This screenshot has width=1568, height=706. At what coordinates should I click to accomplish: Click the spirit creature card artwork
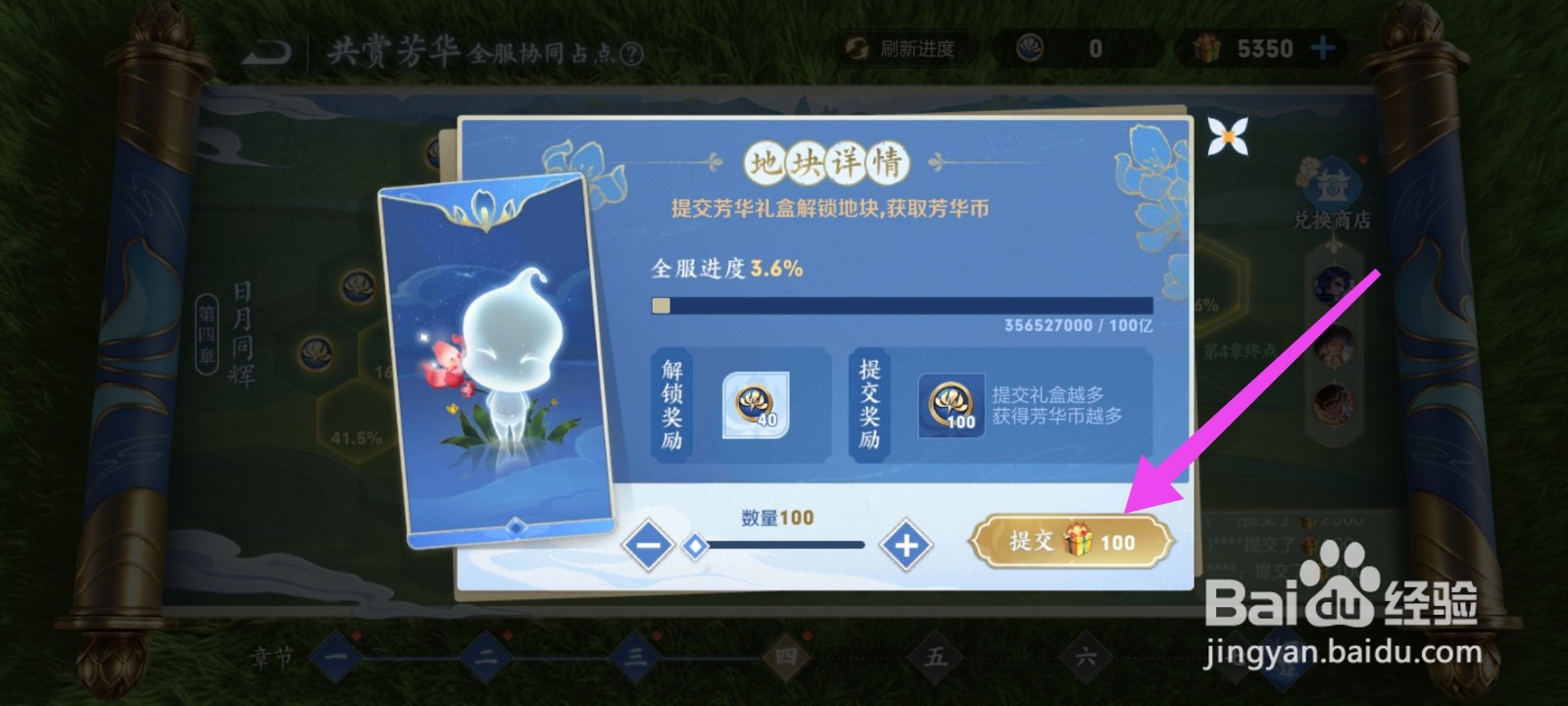pyautogui.click(x=500, y=363)
